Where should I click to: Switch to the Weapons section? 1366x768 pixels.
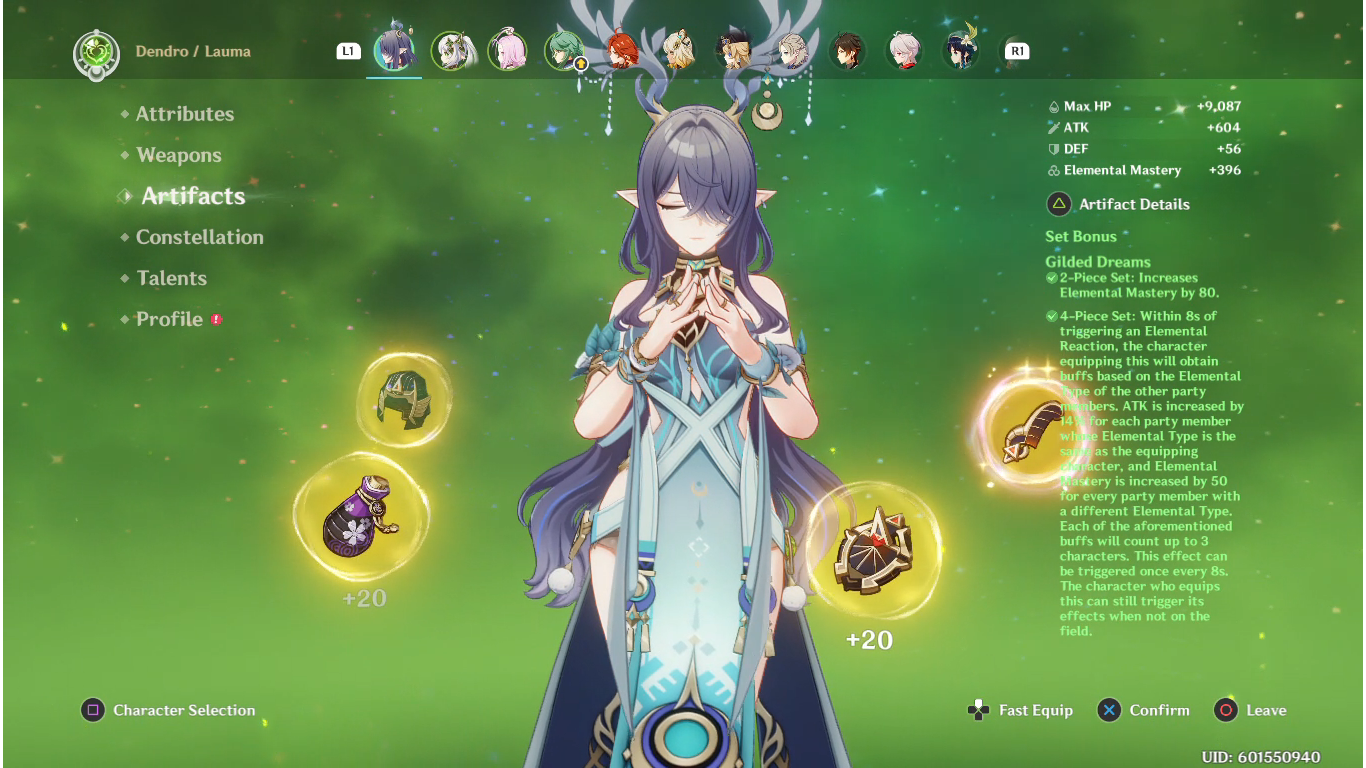tap(179, 155)
